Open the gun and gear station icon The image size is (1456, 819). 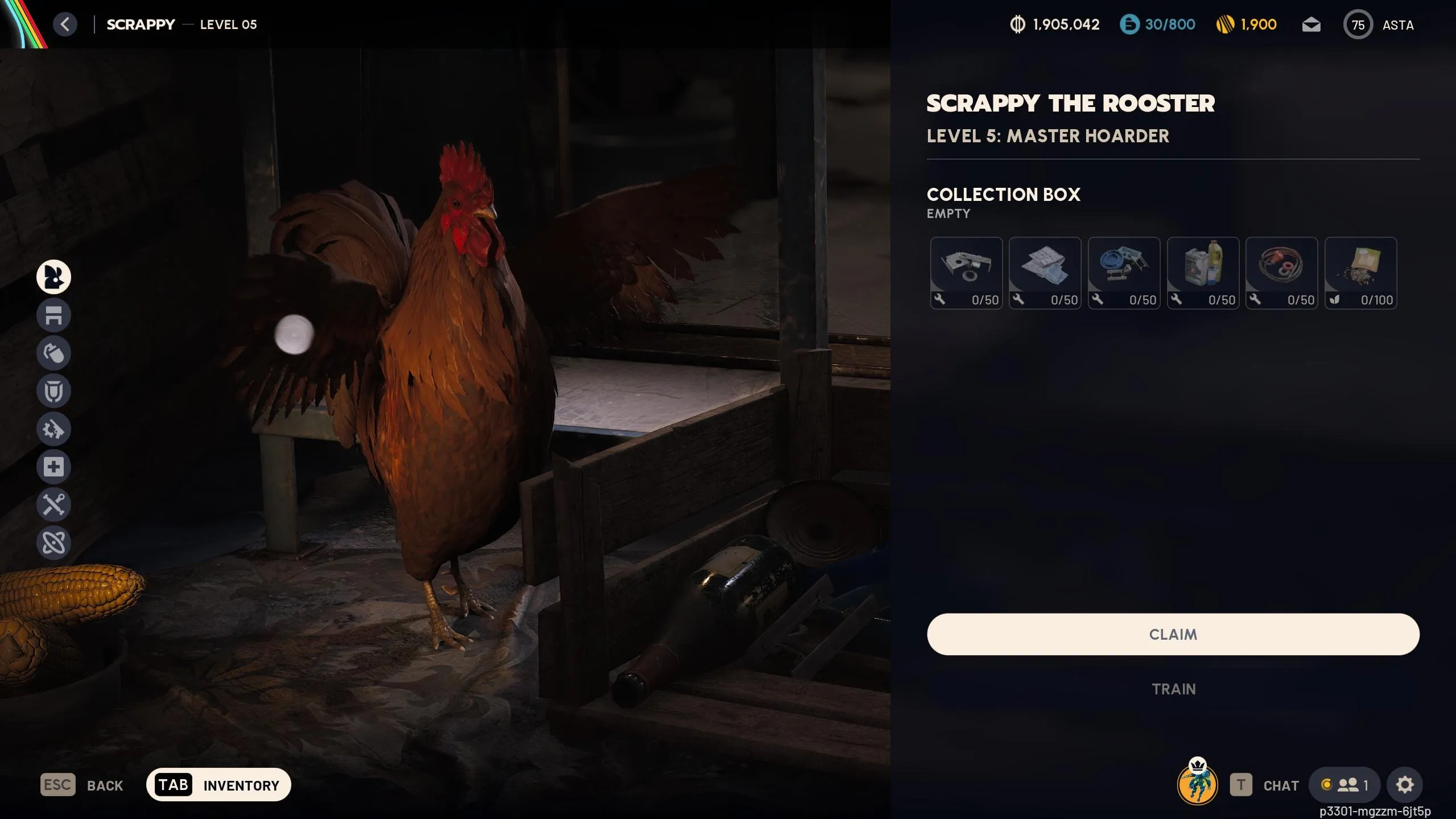(53, 429)
